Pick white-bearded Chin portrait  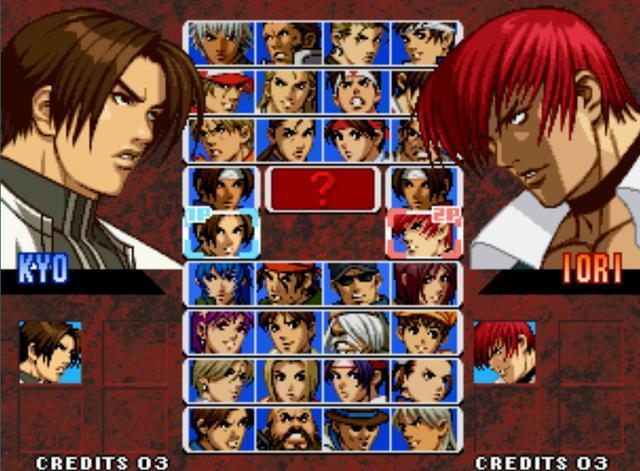[x=357, y=331]
